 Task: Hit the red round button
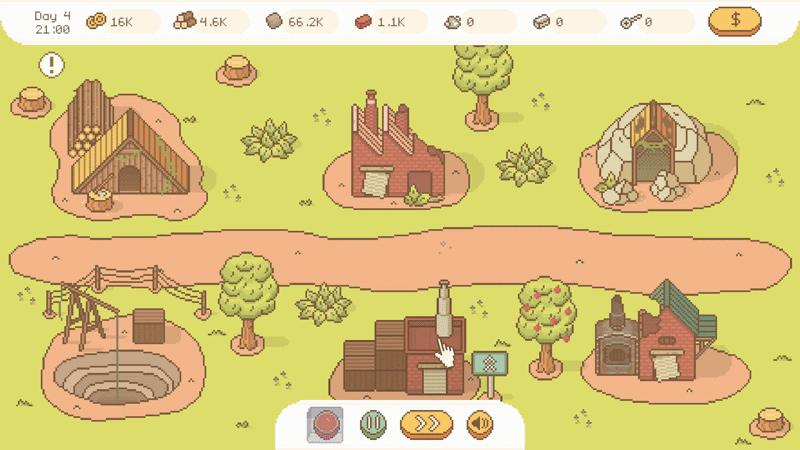coord(324,424)
